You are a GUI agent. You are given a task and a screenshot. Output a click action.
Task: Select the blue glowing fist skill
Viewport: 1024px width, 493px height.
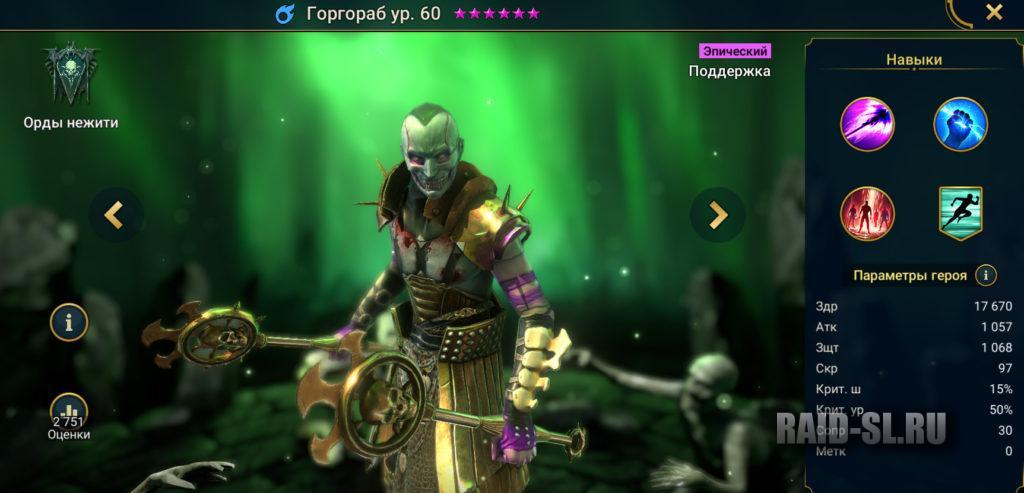(x=960, y=124)
